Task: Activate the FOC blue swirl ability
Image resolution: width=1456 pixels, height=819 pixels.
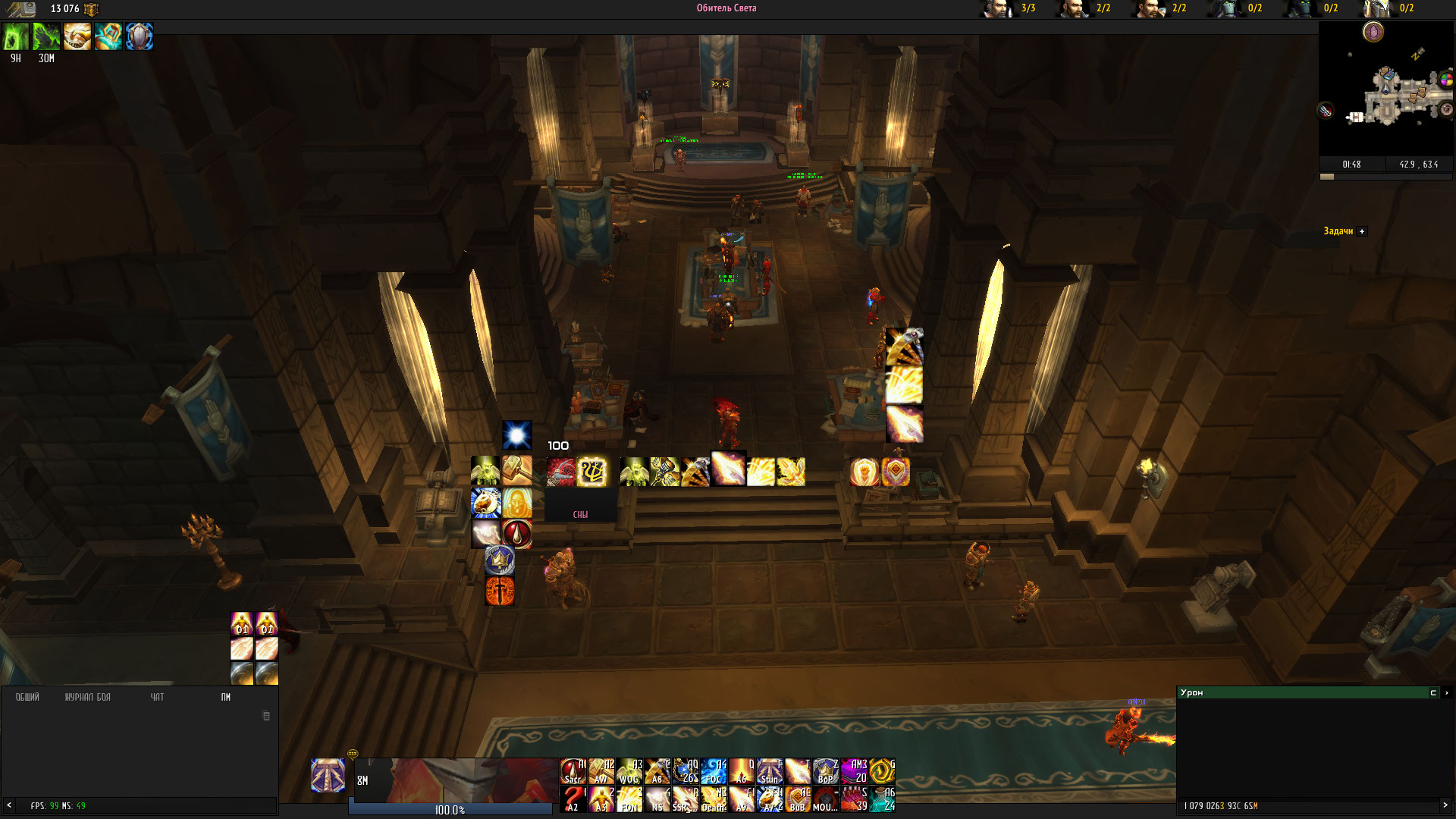Action: [x=714, y=771]
